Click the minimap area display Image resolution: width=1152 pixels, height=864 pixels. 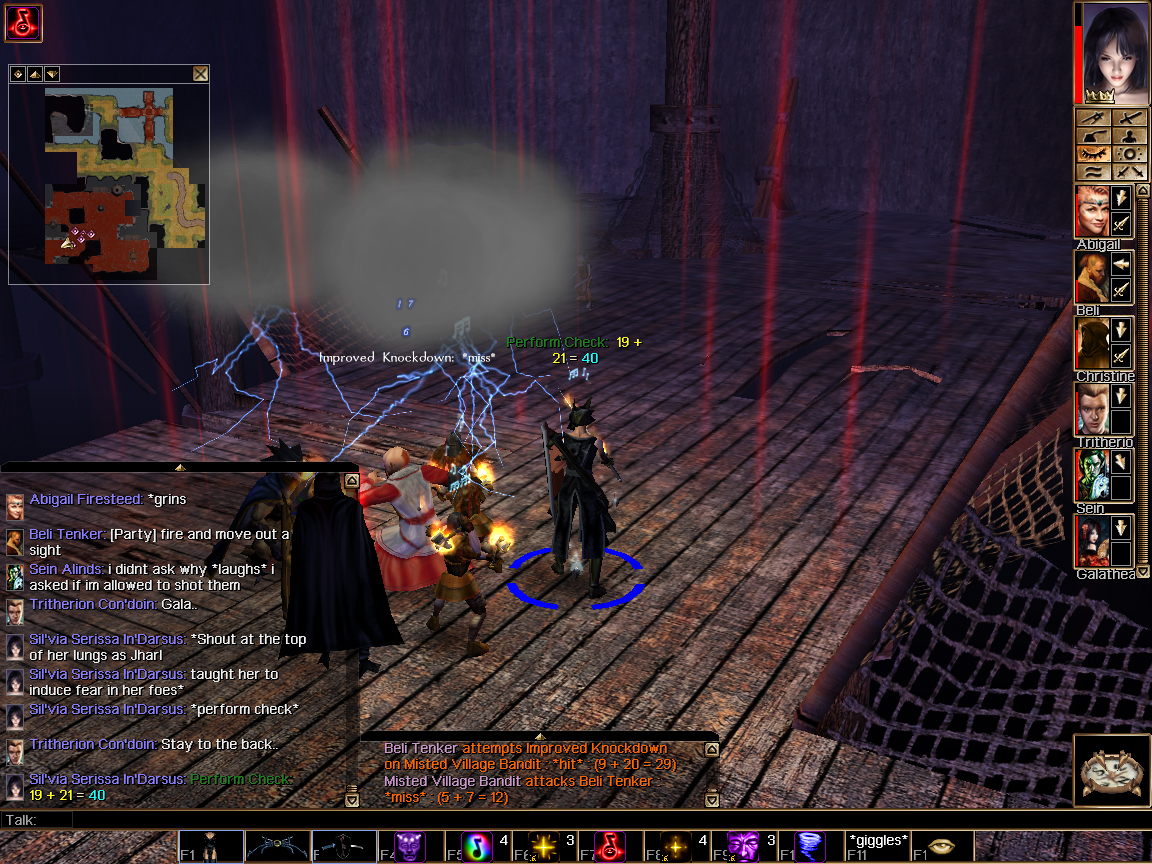pos(109,180)
